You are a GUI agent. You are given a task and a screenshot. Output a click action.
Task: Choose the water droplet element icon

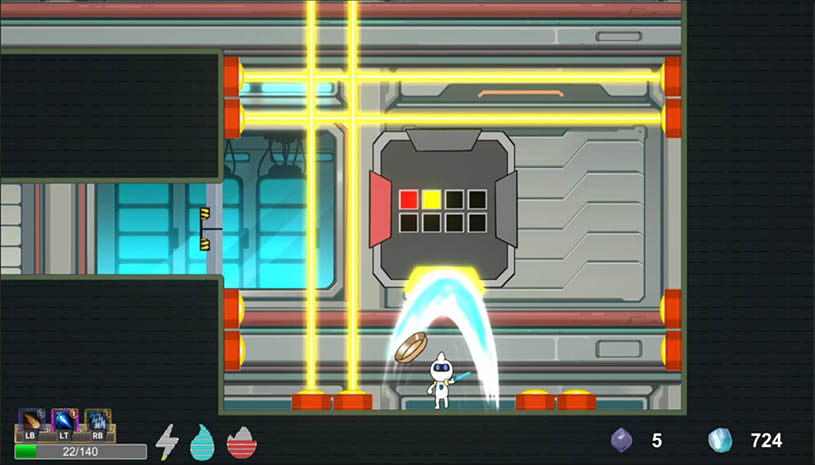(203, 441)
